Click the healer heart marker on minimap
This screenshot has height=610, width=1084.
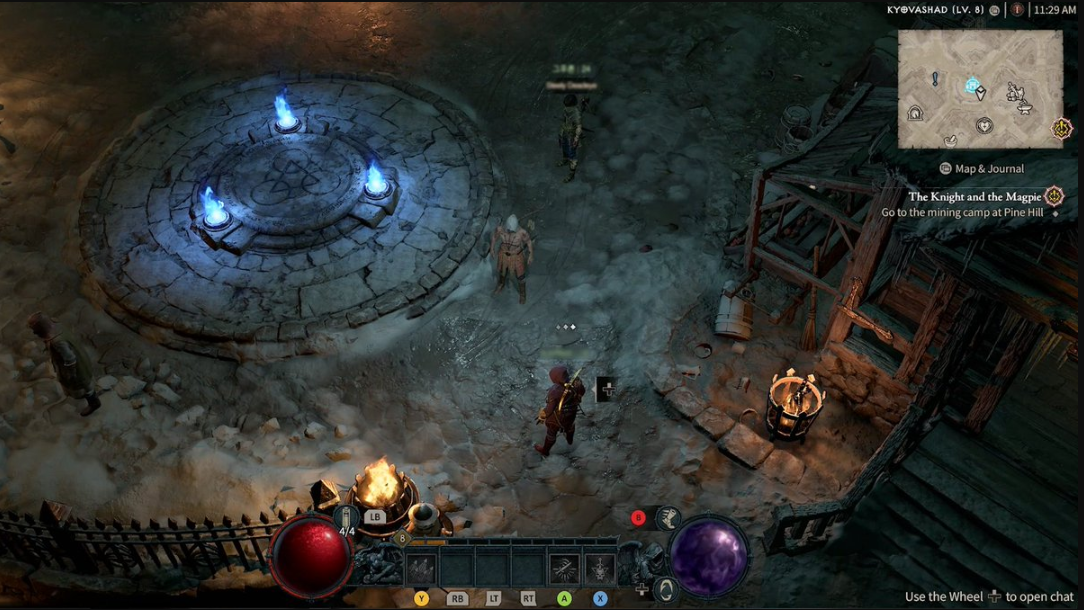pos(984,126)
